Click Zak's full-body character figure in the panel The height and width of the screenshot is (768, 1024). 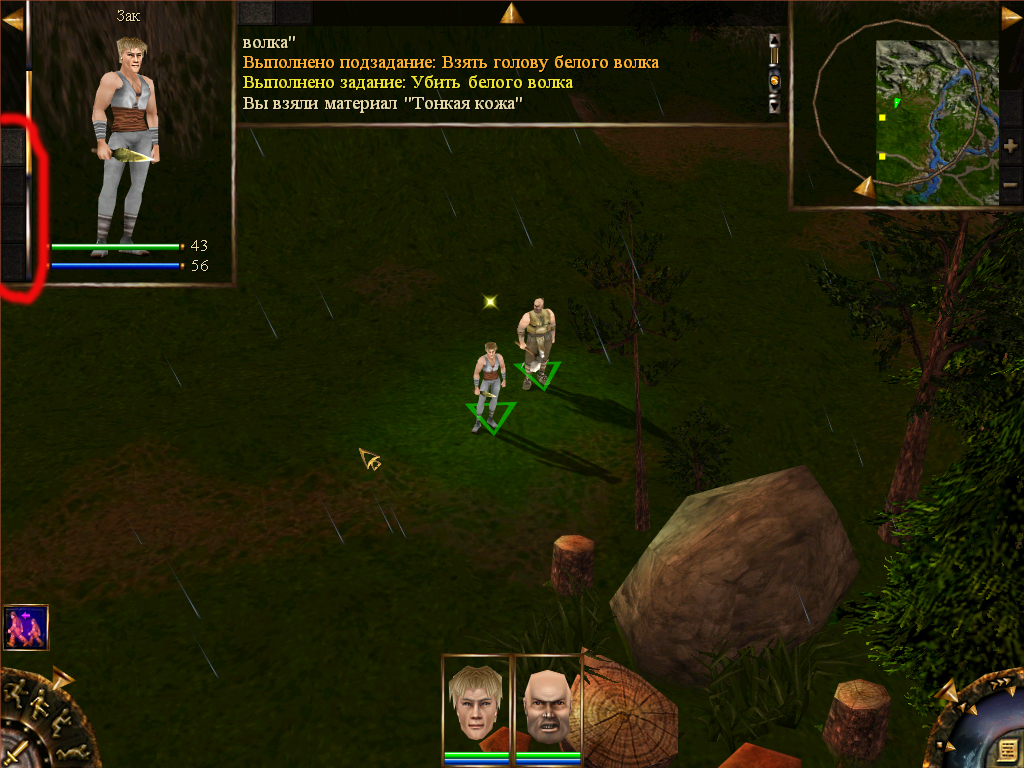124,140
